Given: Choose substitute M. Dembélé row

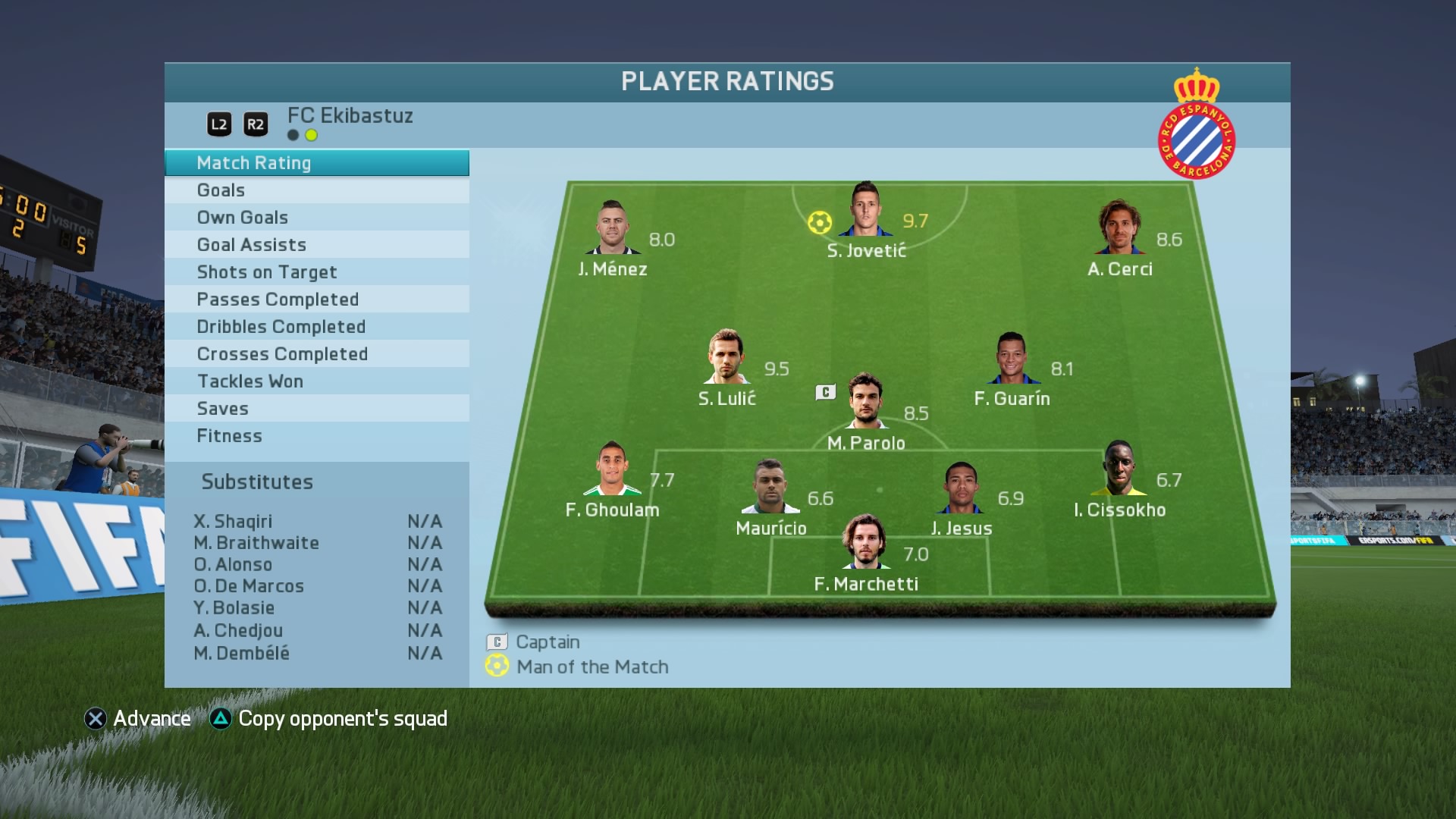Looking at the screenshot, I should coord(317,653).
